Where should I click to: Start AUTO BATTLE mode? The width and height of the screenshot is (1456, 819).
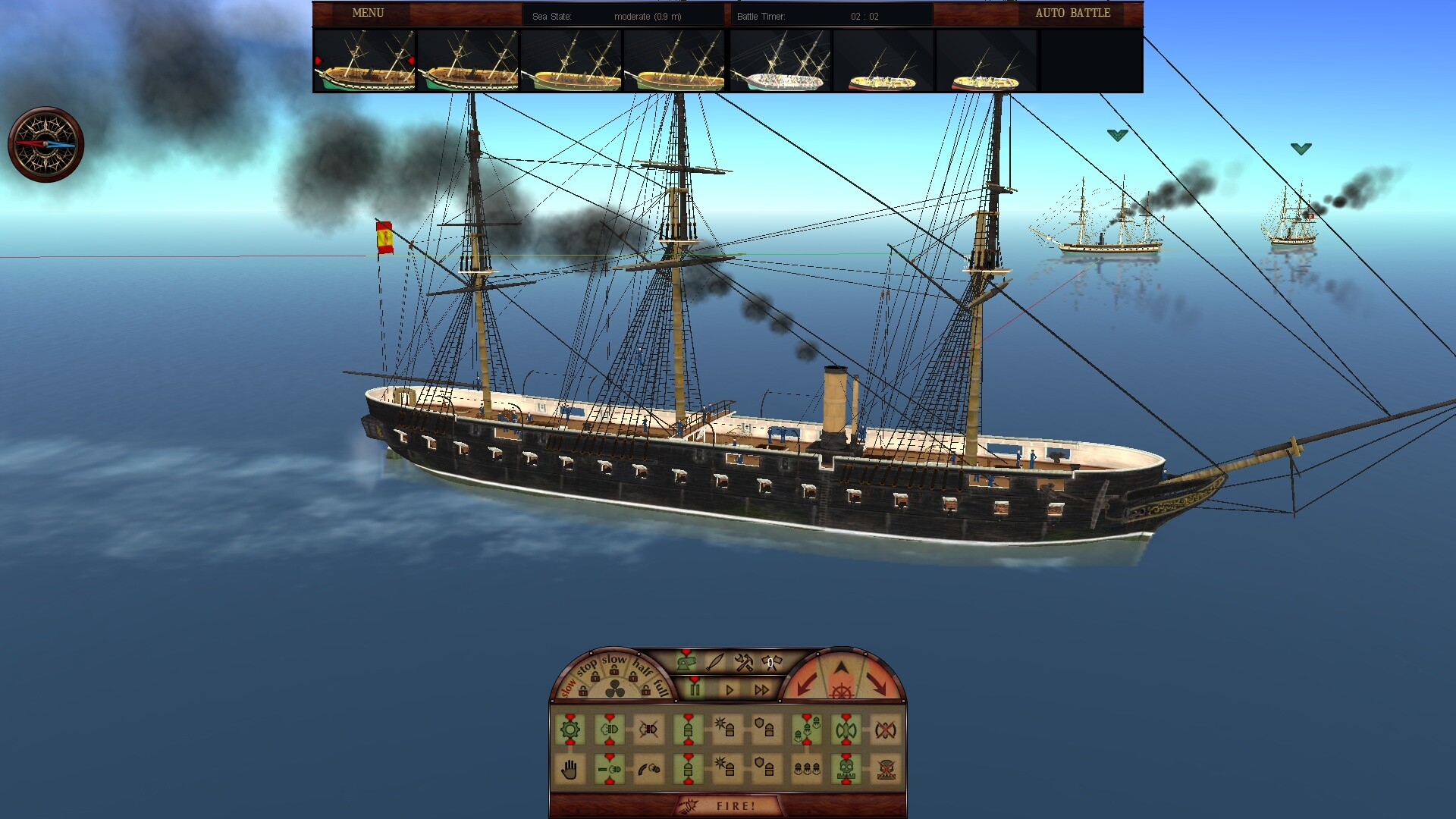click(x=1072, y=13)
